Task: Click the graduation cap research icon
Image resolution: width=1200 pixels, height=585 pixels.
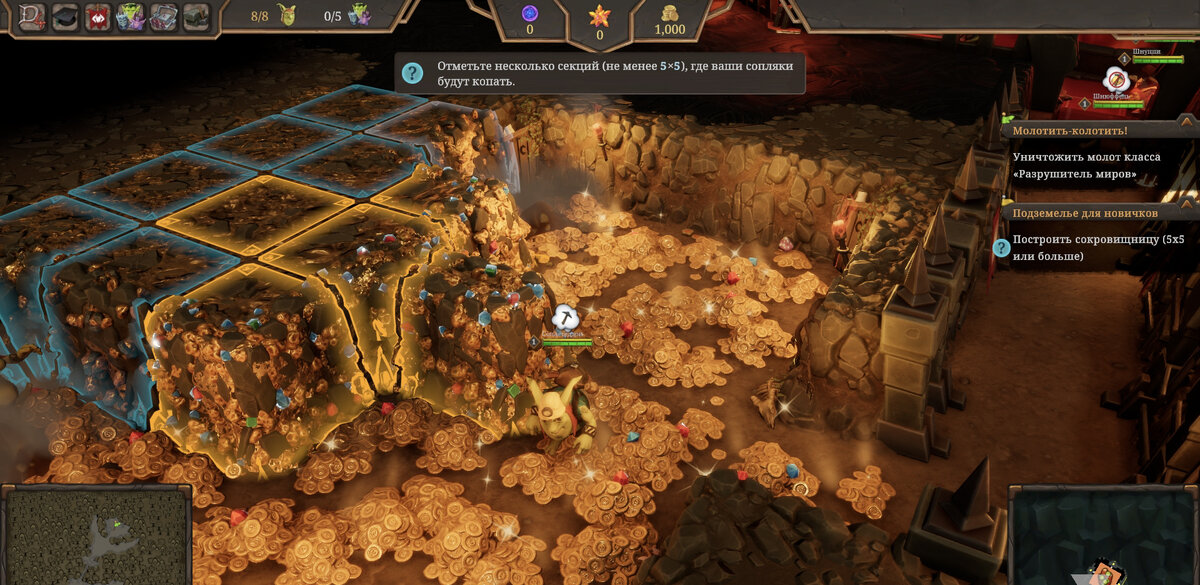Action: [66, 16]
